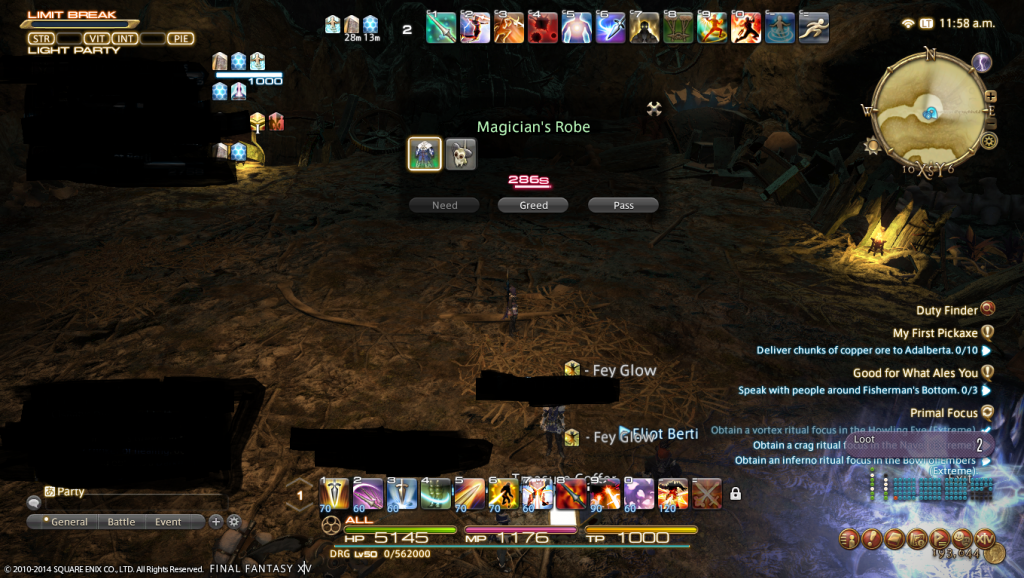Open chat log settings gear
The width and height of the screenshot is (1024, 578).
click(234, 521)
